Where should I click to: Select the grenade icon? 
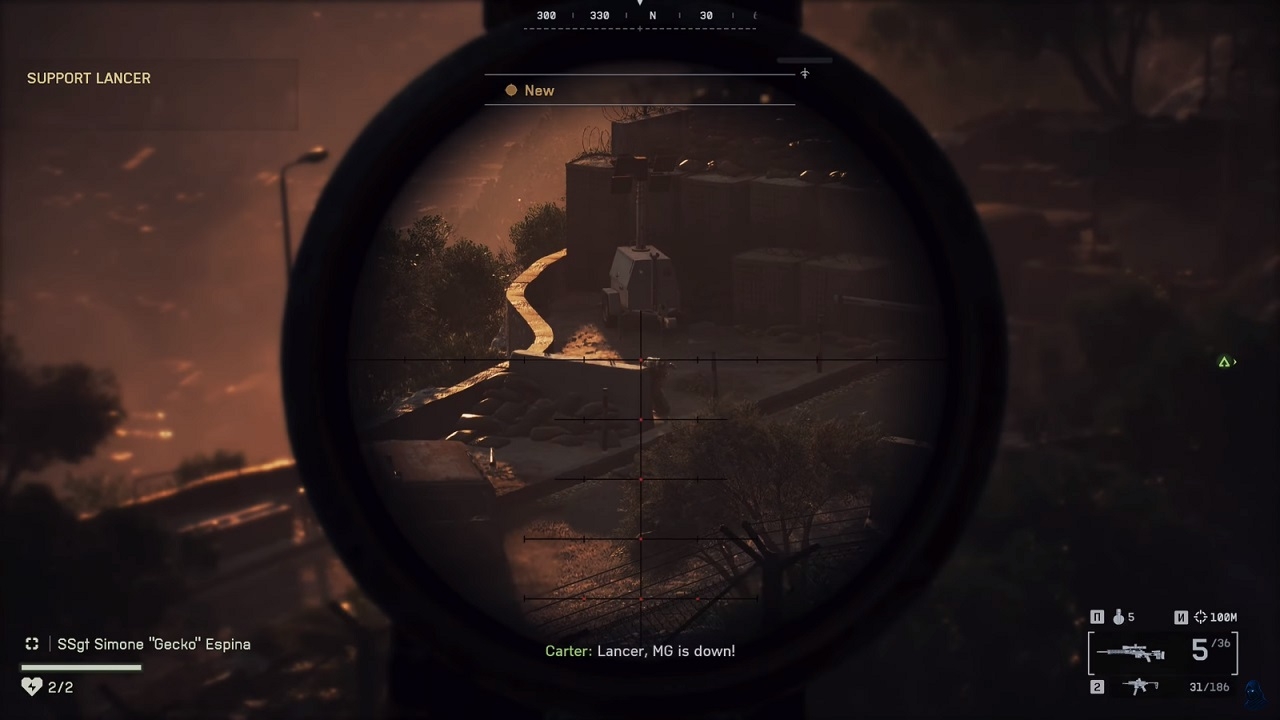[1118, 617]
